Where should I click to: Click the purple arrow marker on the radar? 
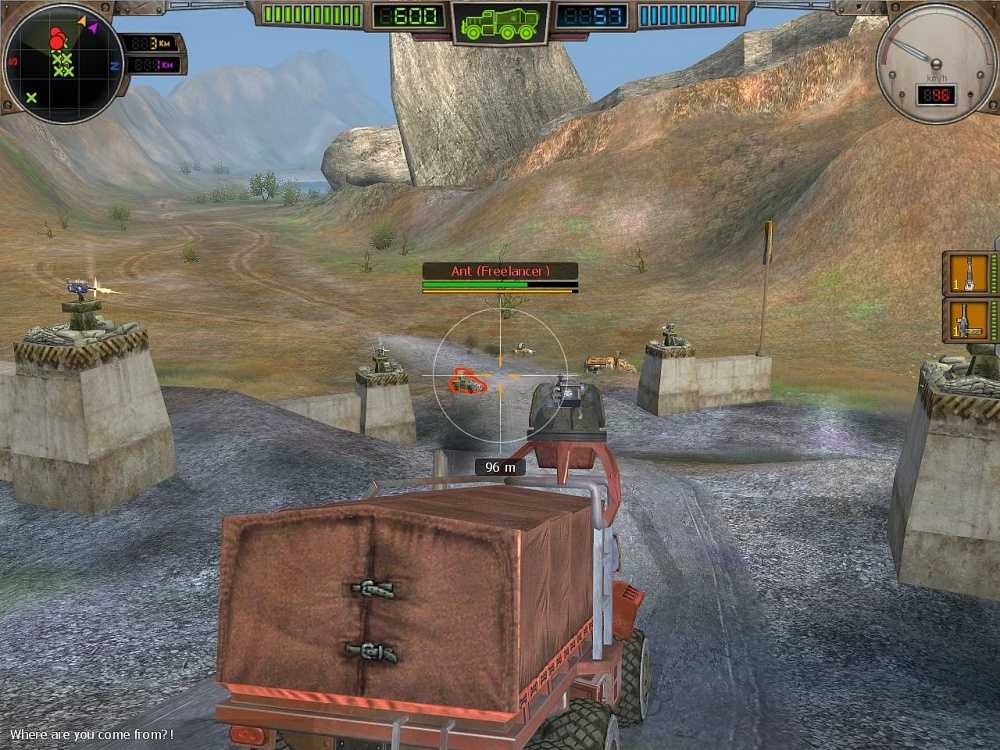[93, 29]
